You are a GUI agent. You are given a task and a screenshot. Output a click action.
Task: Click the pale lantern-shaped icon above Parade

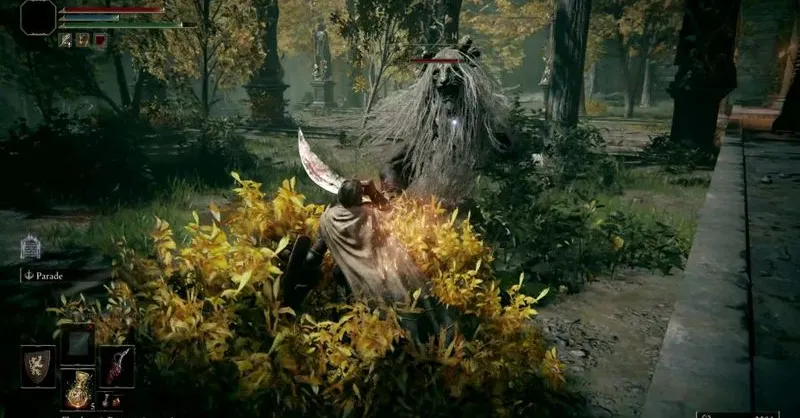(x=30, y=247)
